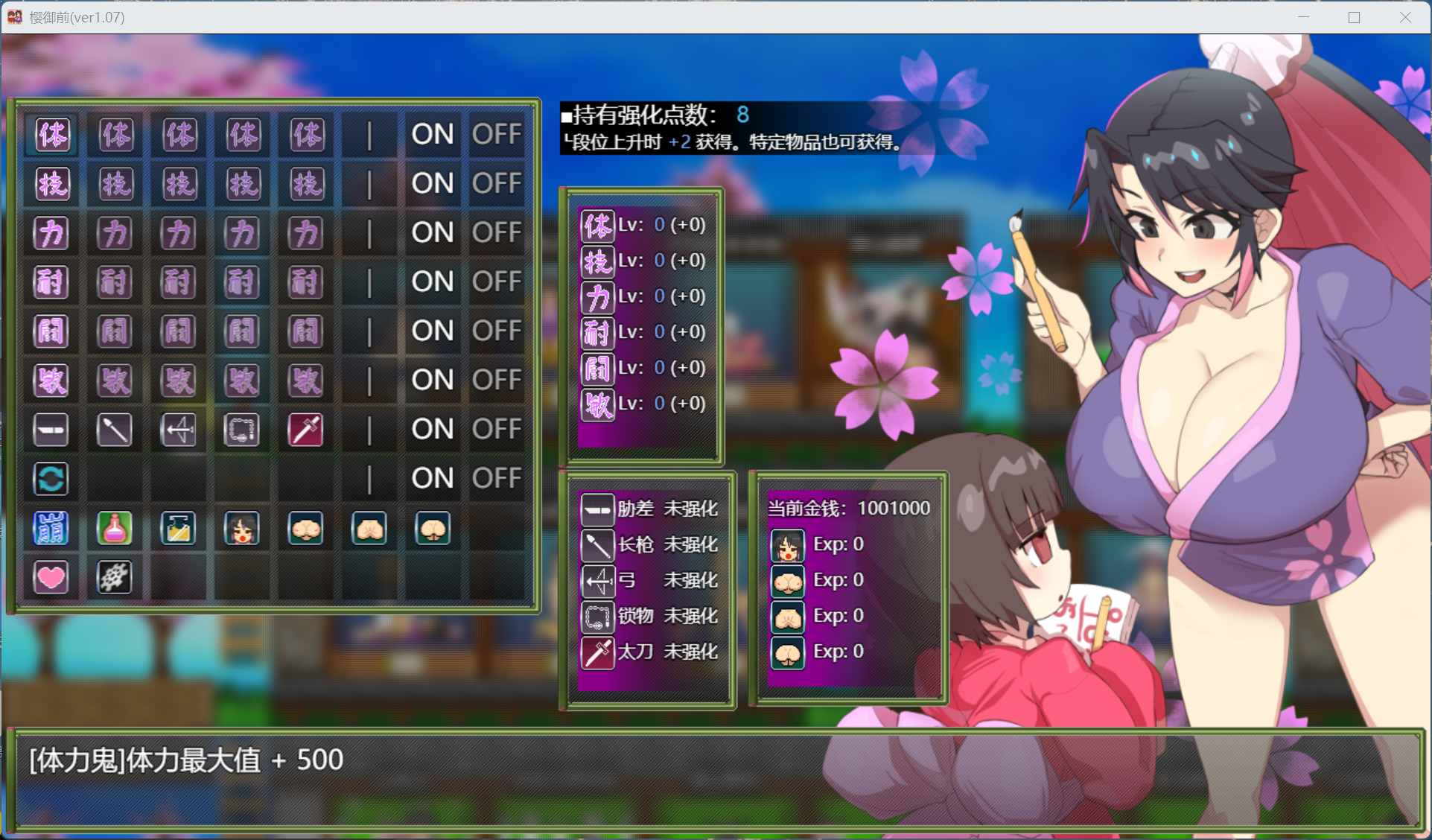
Task: Turn OFF the 技 stat row
Action: point(497,184)
